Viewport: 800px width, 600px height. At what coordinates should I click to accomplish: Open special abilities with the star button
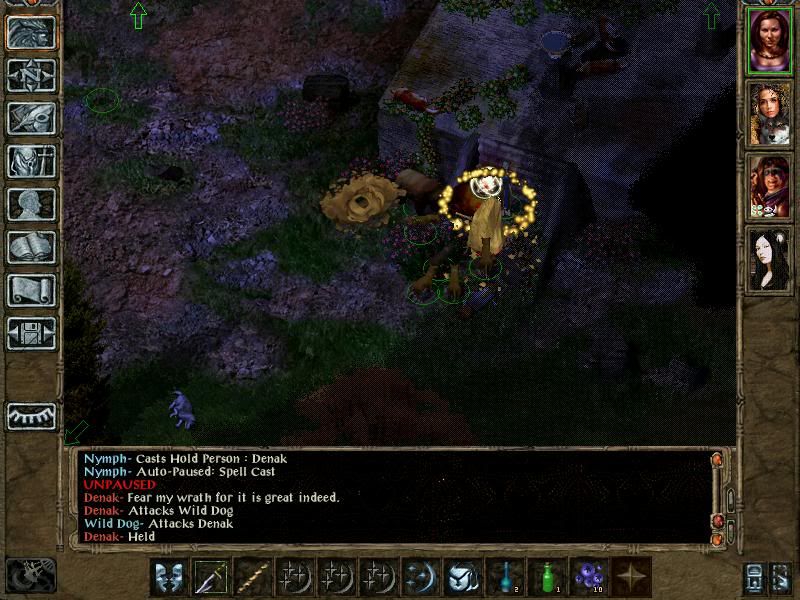pos(631,577)
